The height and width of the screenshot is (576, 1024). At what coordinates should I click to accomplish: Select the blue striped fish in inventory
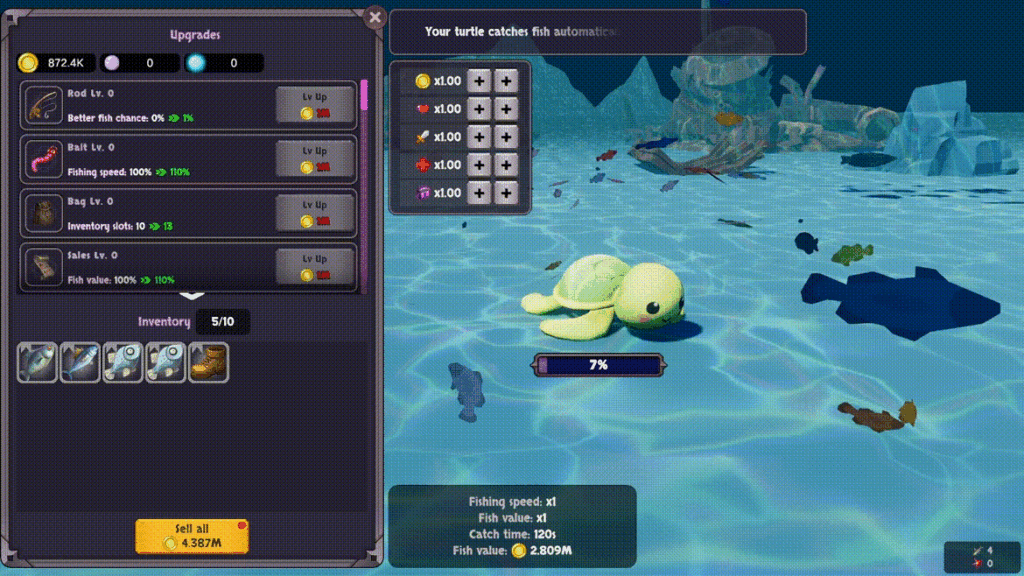[80, 363]
